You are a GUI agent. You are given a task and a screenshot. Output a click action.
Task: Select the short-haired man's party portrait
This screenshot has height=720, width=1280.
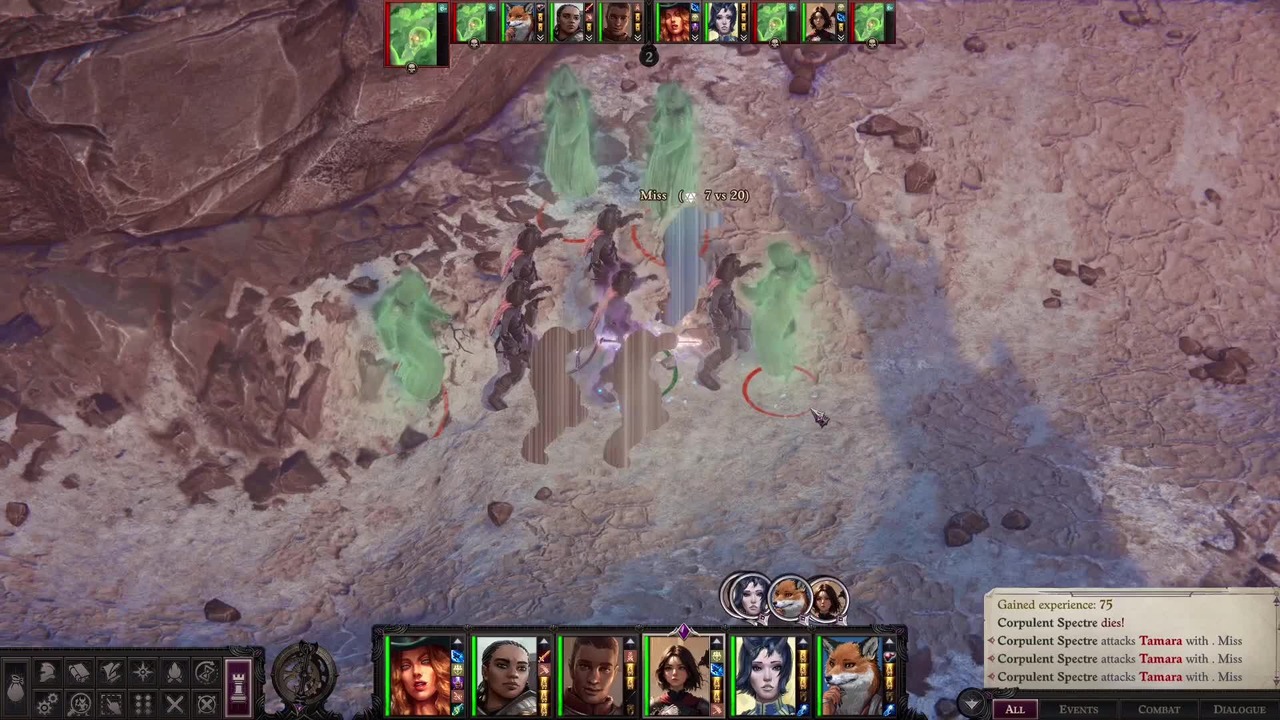(592, 677)
